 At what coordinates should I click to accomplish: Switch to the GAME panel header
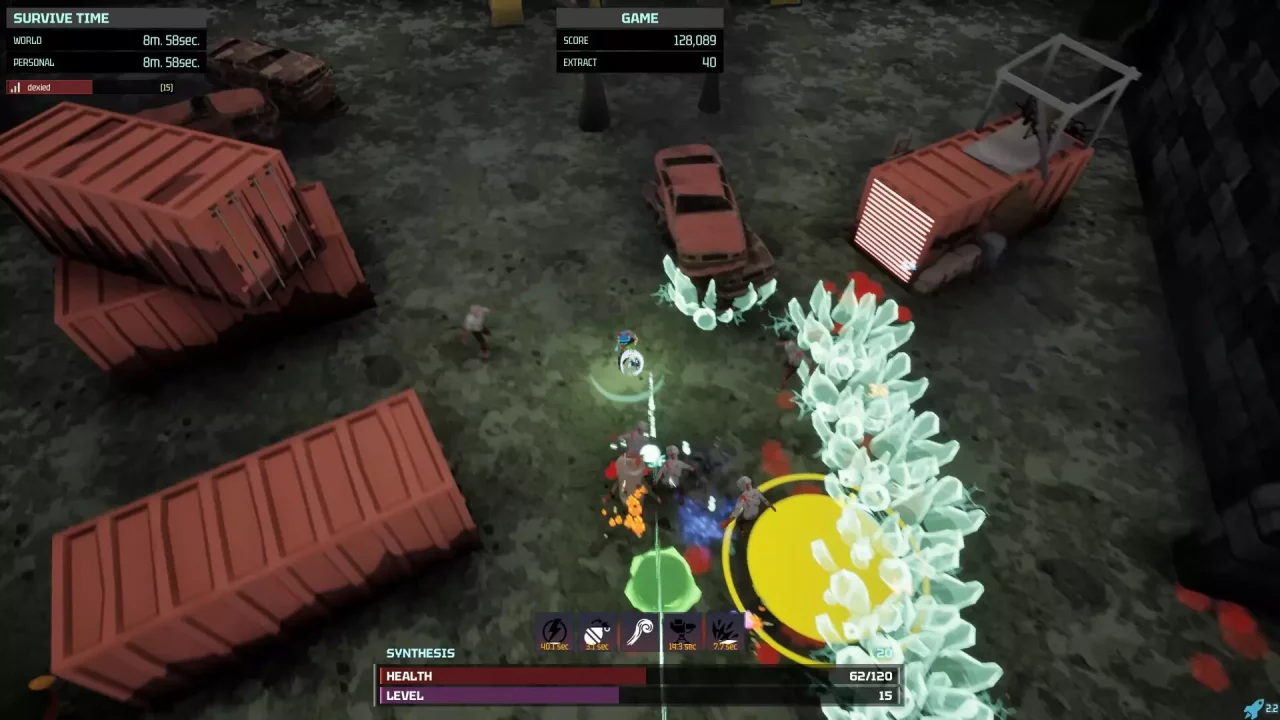coord(640,17)
